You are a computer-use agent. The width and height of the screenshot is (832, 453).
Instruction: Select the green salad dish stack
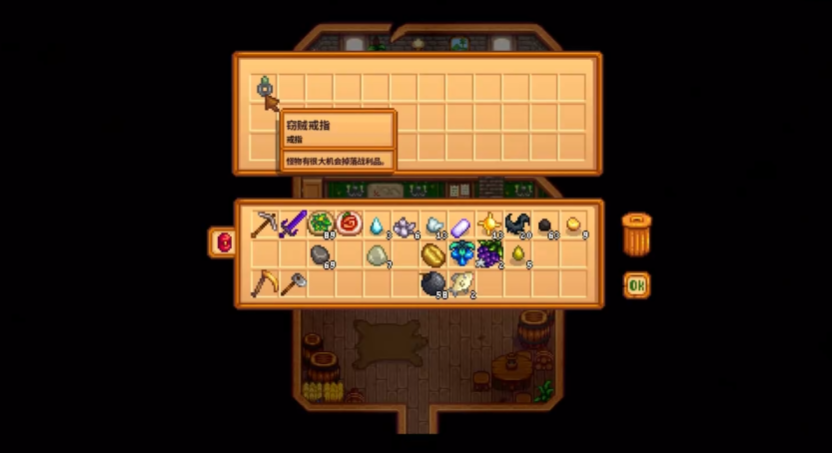point(321,223)
